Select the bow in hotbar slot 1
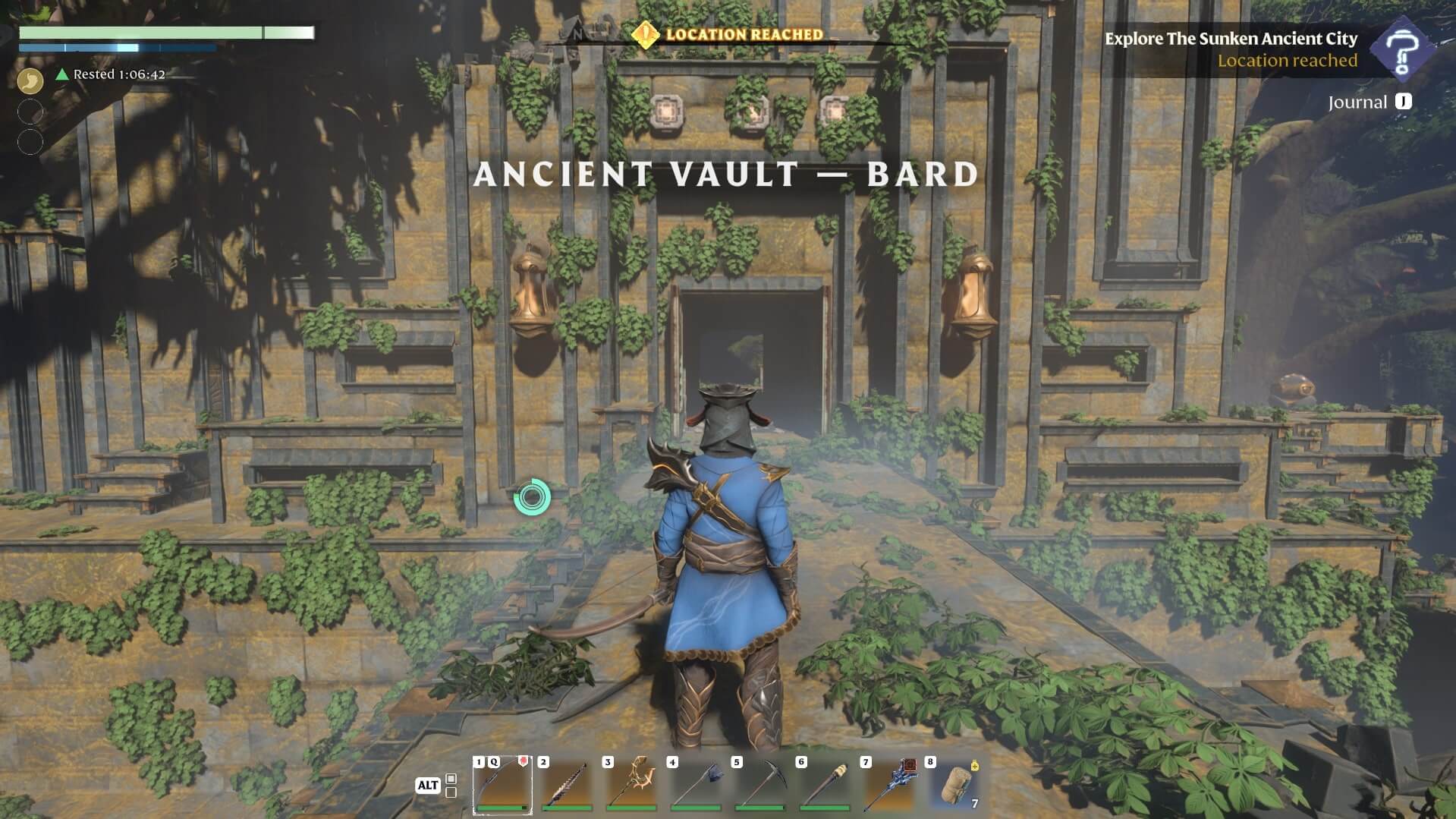Screen dimensions: 1456x819 pos(502,785)
